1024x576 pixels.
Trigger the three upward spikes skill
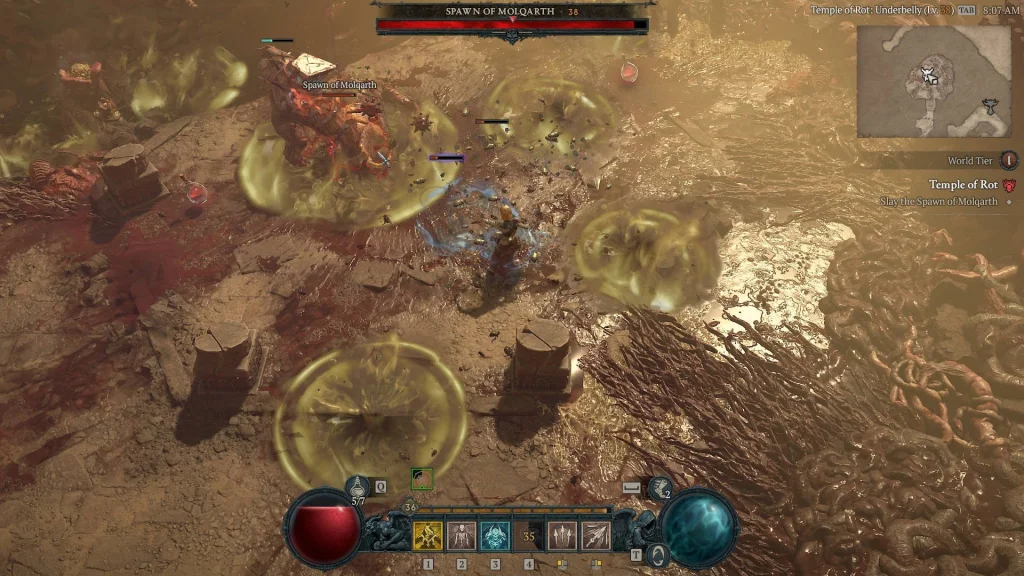click(562, 536)
